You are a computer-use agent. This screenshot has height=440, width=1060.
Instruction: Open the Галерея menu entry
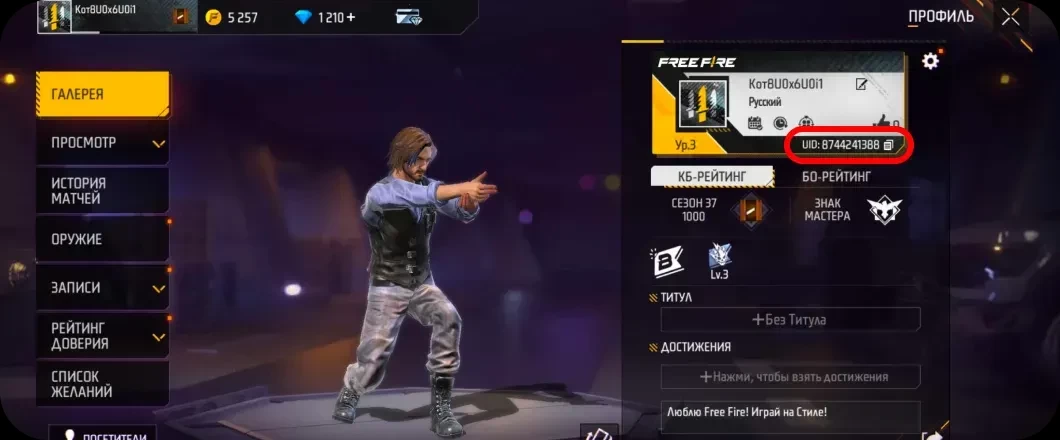(x=100, y=94)
